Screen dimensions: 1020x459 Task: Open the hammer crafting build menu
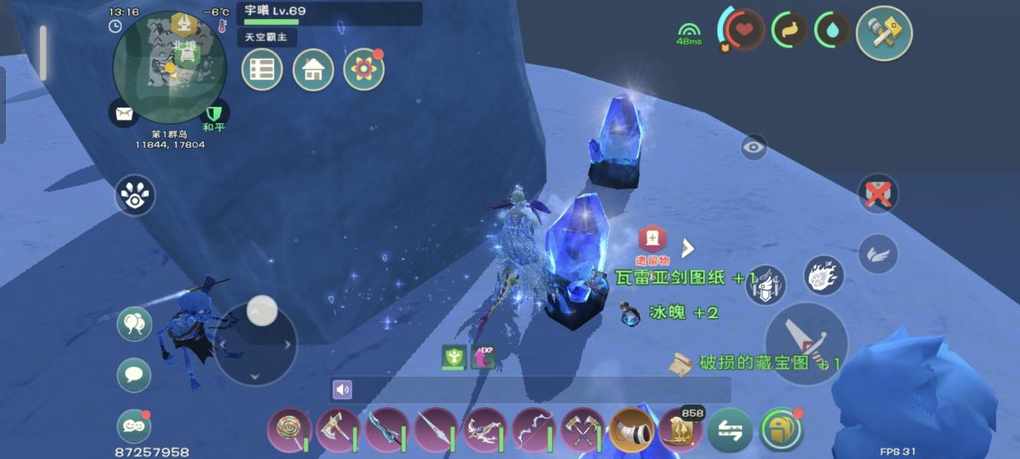click(x=884, y=33)
